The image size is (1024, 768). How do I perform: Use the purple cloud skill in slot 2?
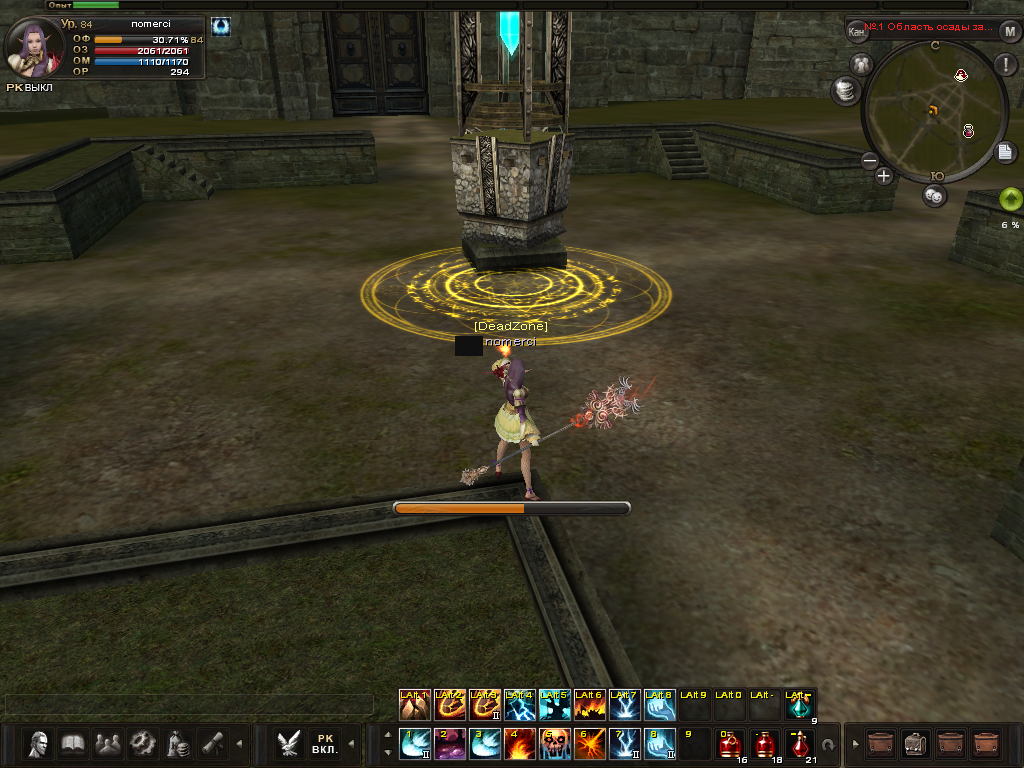coord(450,743)
